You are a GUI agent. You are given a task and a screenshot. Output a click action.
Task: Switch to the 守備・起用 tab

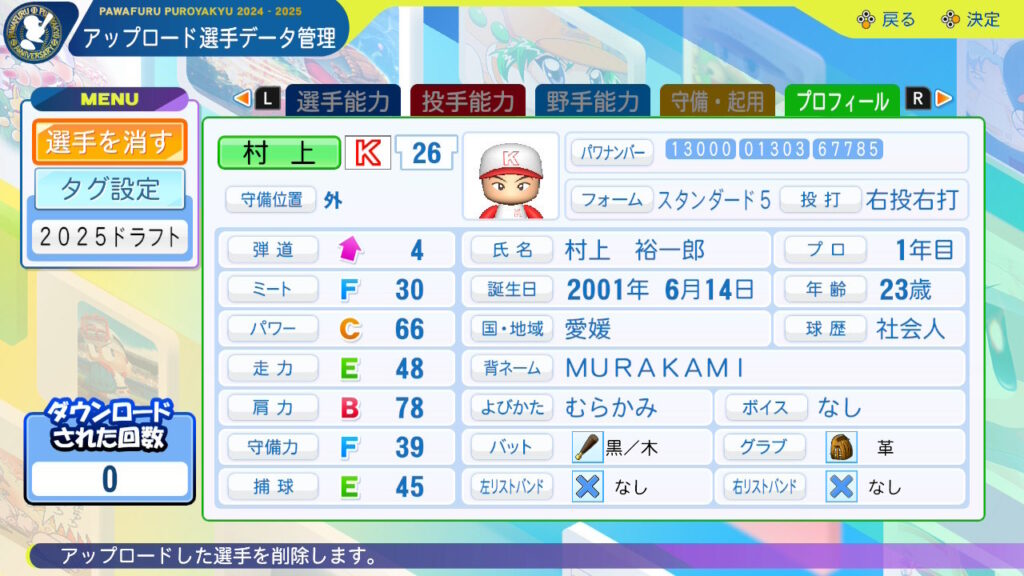click(x=718, y=101)
